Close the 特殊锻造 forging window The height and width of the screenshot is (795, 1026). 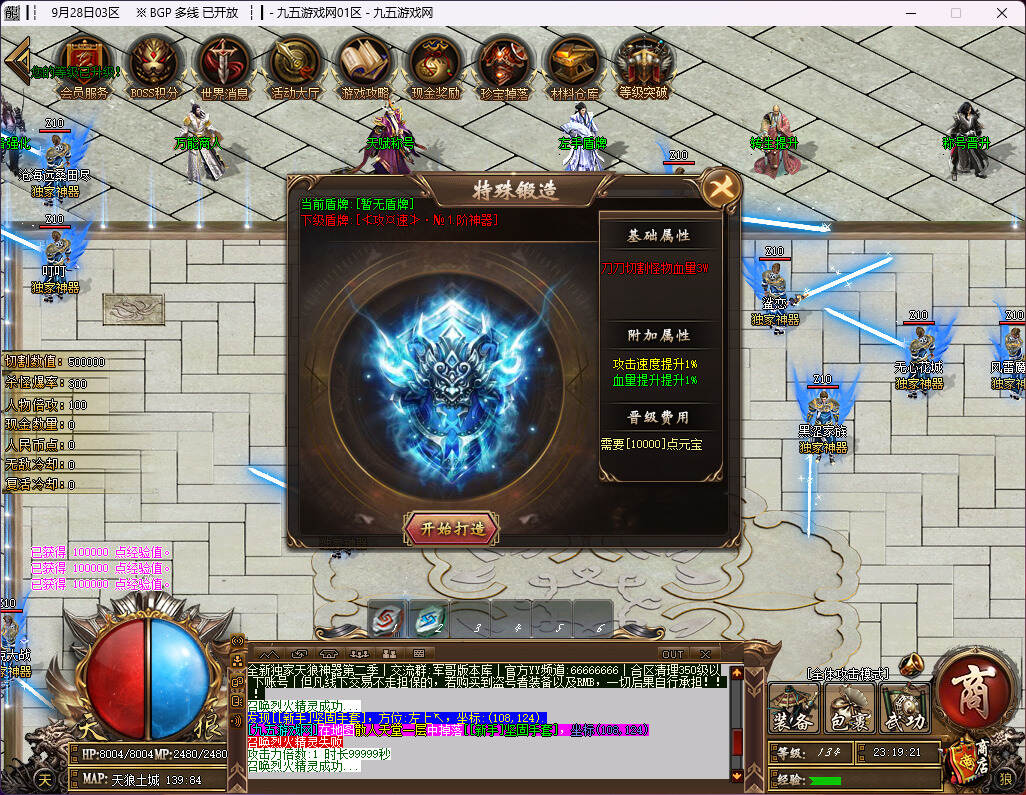pyautogui.click(x=719, y=187)
